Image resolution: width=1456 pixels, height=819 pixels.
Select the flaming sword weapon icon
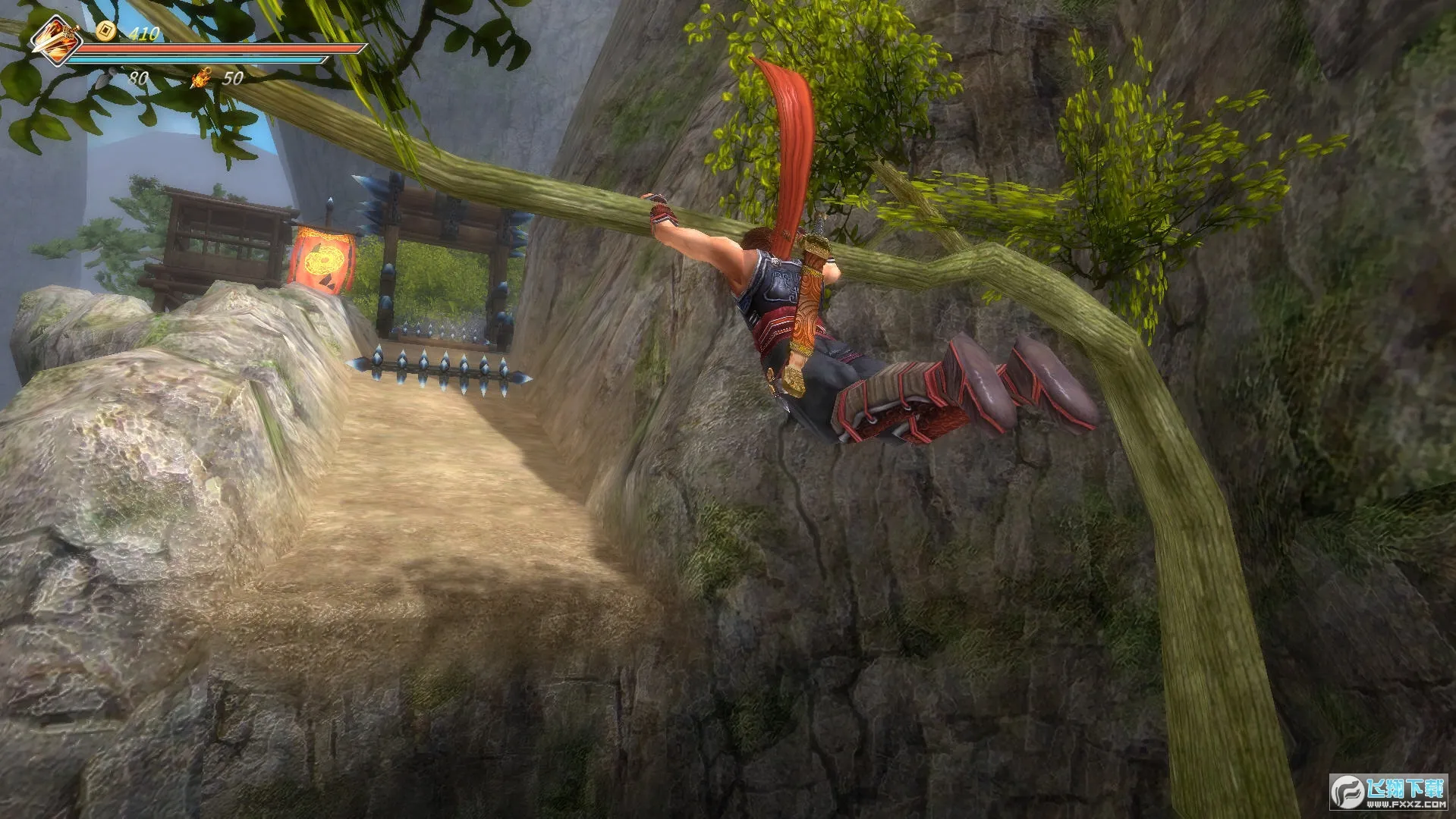(x=57, y=39)
